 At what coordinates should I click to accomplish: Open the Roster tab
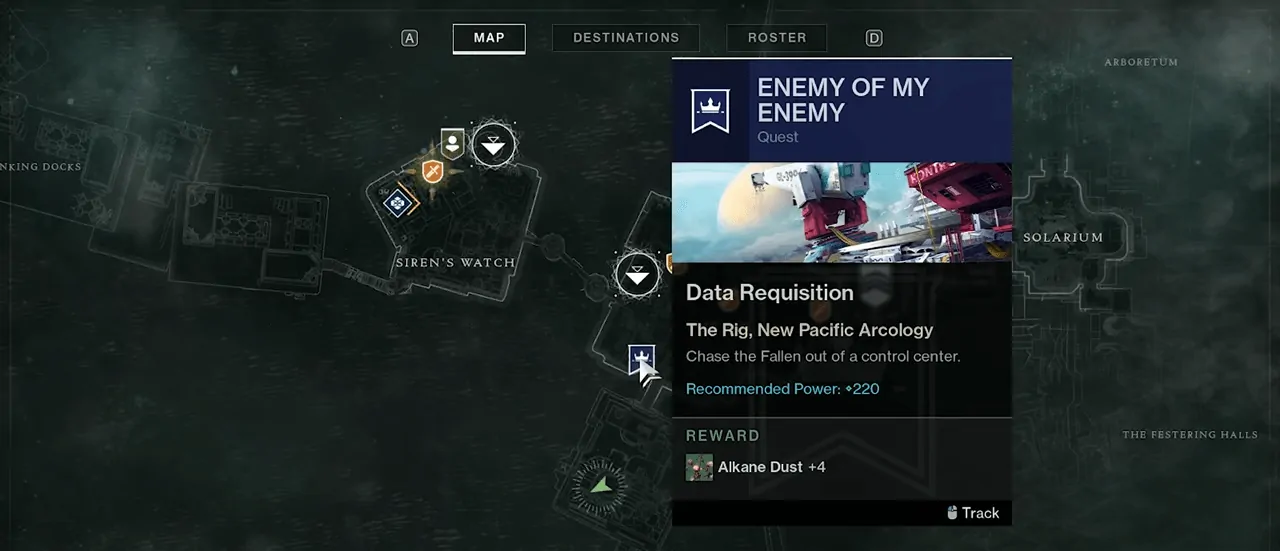(x=776, y=38)
